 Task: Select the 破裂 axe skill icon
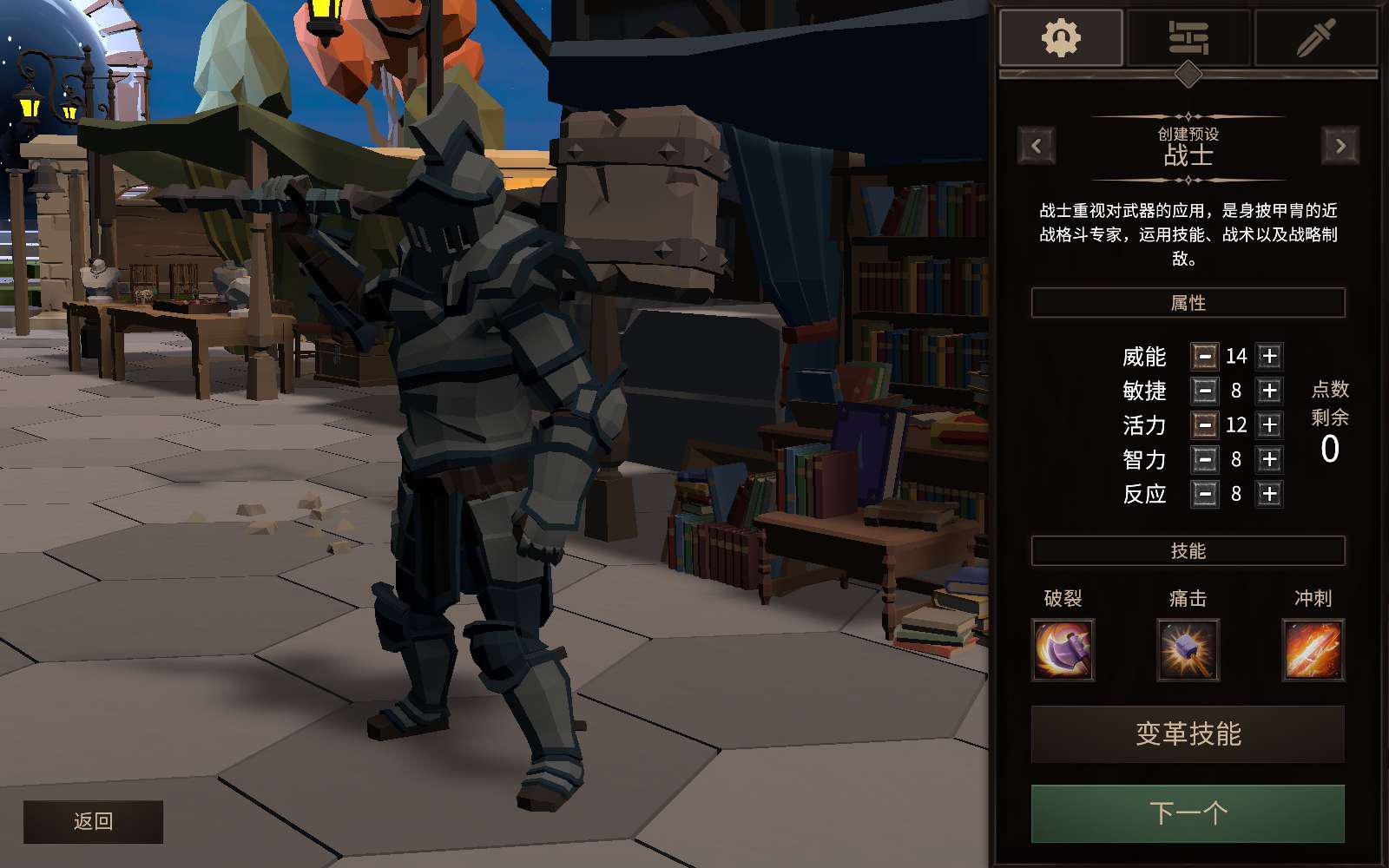point(1063,649)
